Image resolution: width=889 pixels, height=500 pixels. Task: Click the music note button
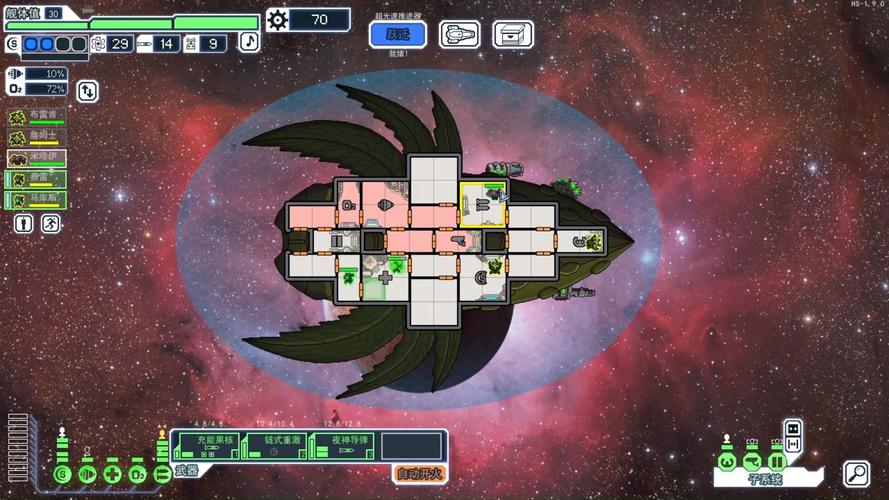(249, 42)
